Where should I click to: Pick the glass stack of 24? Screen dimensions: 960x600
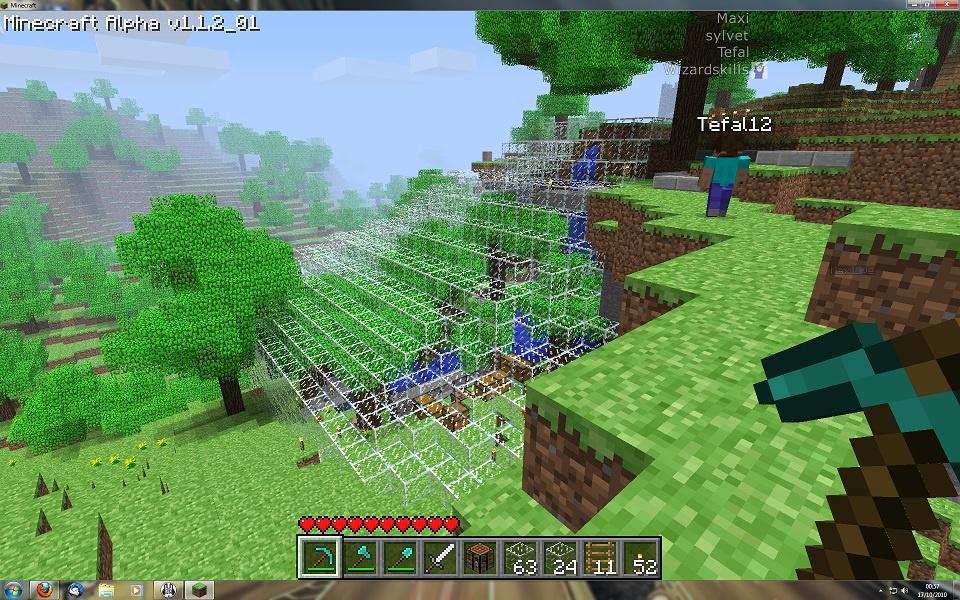[x=560, y=556]
